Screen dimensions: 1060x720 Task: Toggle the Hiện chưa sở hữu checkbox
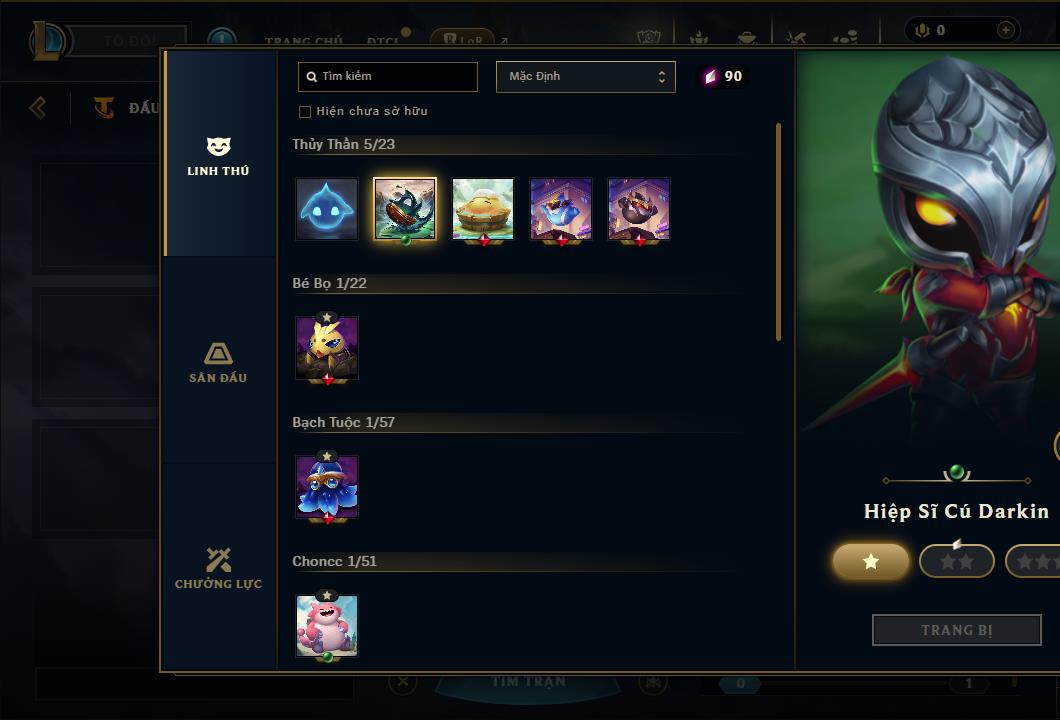pyautogui.click(x=305, y=111)
